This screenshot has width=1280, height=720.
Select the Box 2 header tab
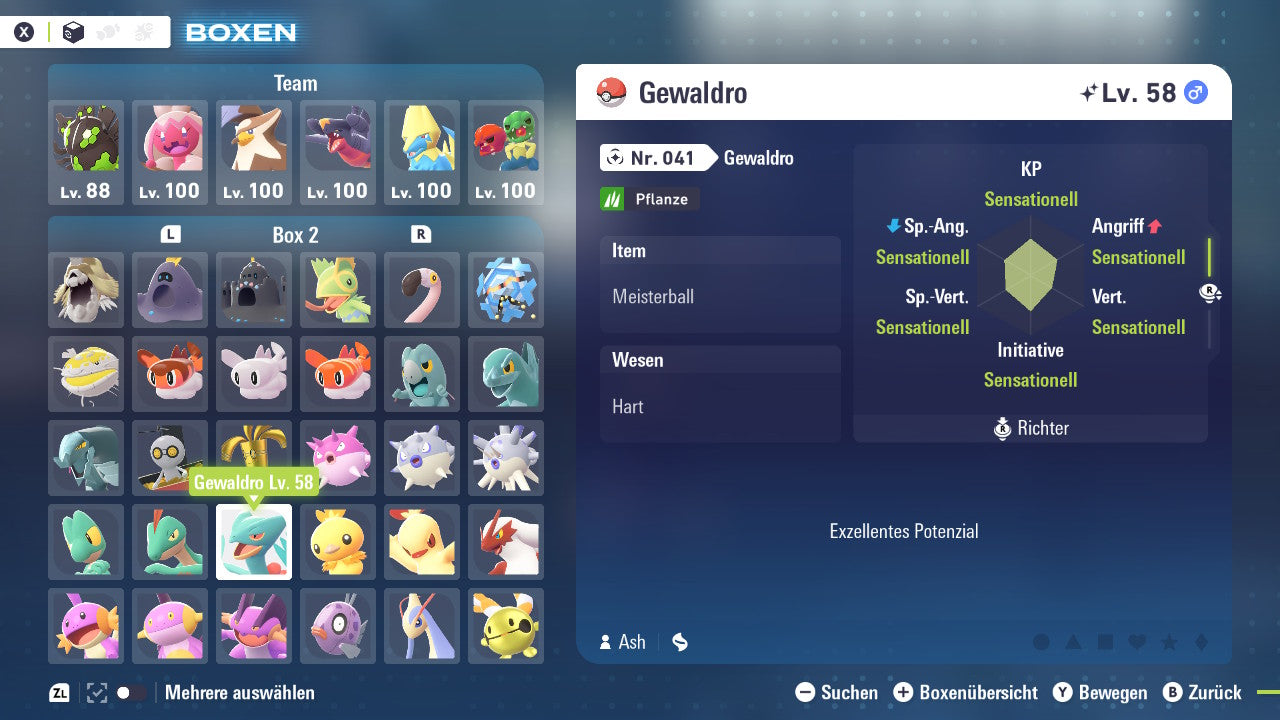[x=296, y=235]
